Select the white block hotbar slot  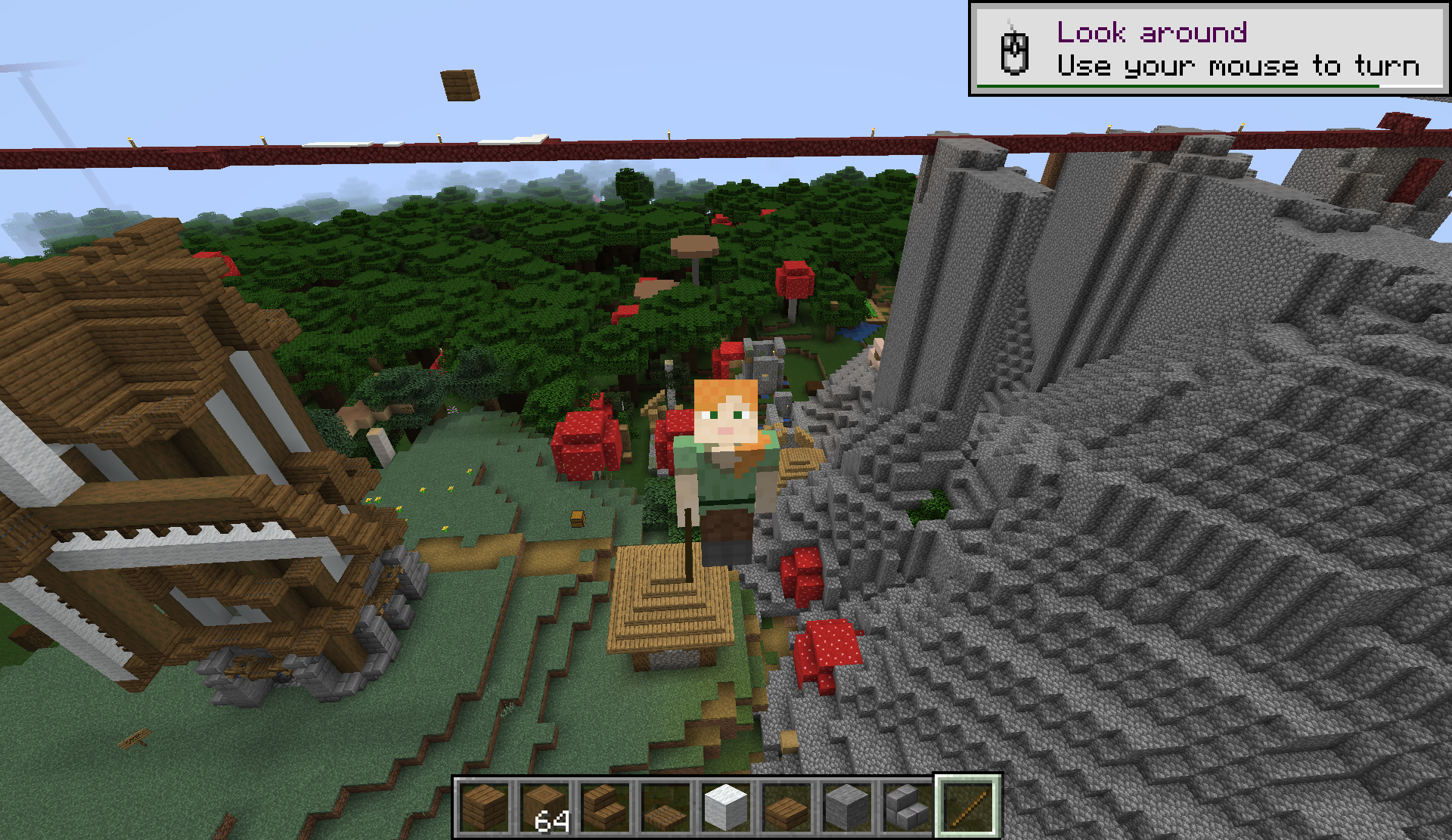pos(727,806)
